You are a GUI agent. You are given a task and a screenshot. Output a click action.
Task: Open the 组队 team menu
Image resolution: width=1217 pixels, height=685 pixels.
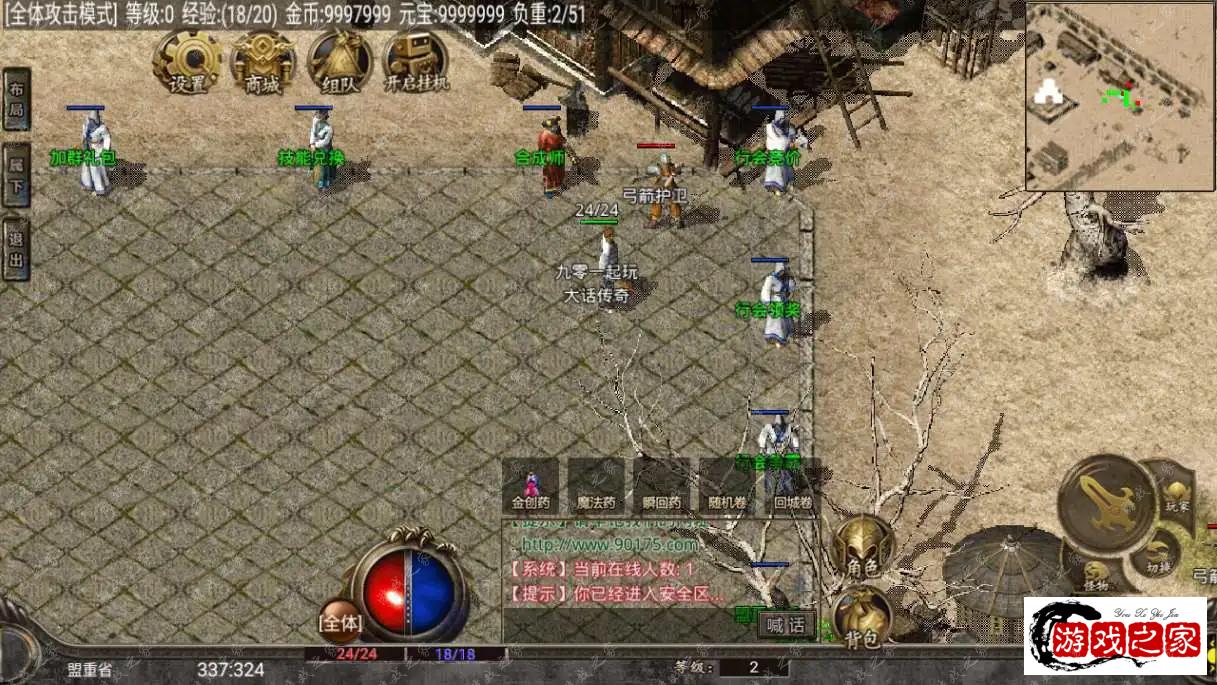[340, 60]
